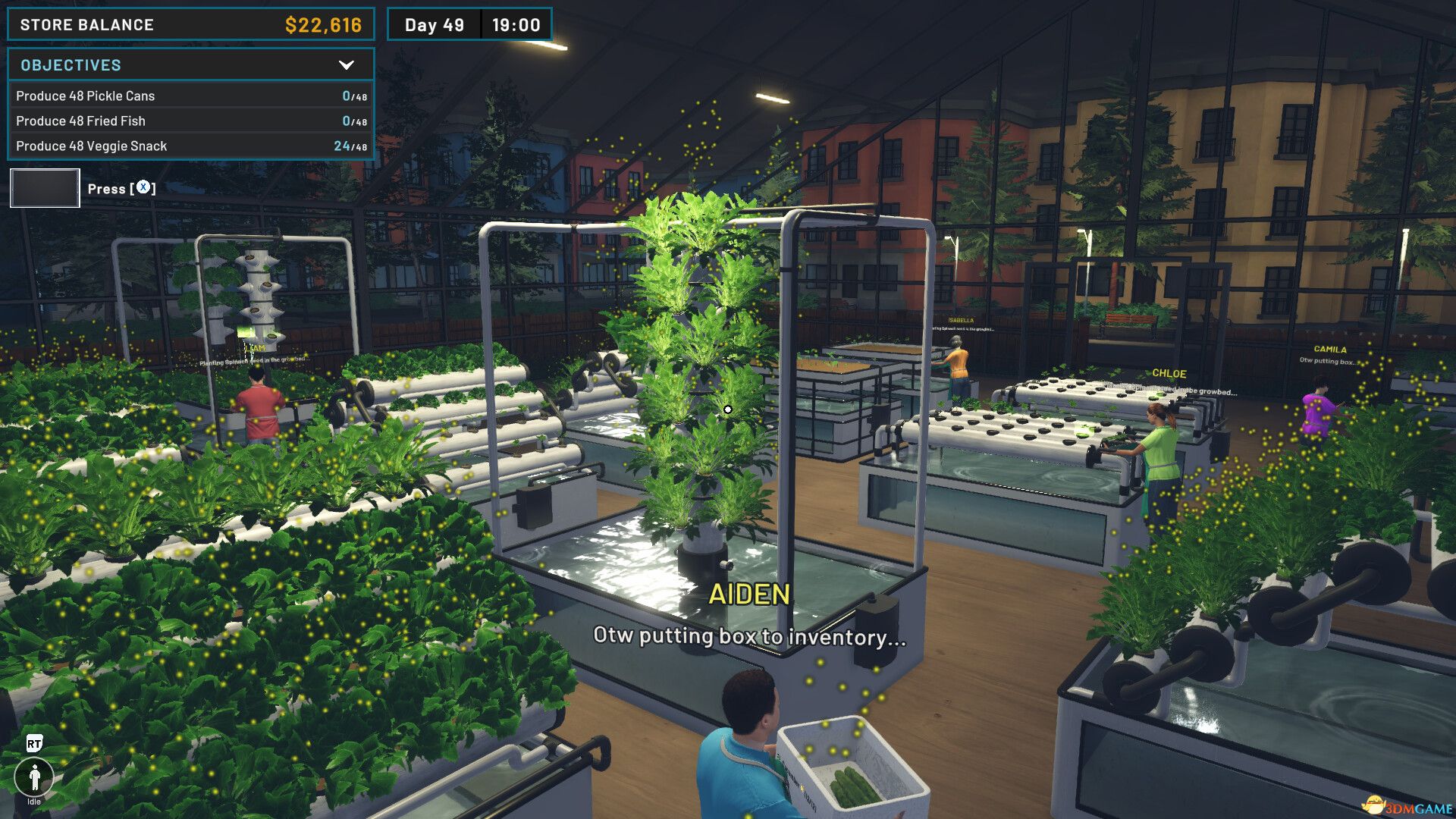Viewport: 1456px width, 819px height.
Task: Click the dollar amount $22,616
Action: coord(324,24)
